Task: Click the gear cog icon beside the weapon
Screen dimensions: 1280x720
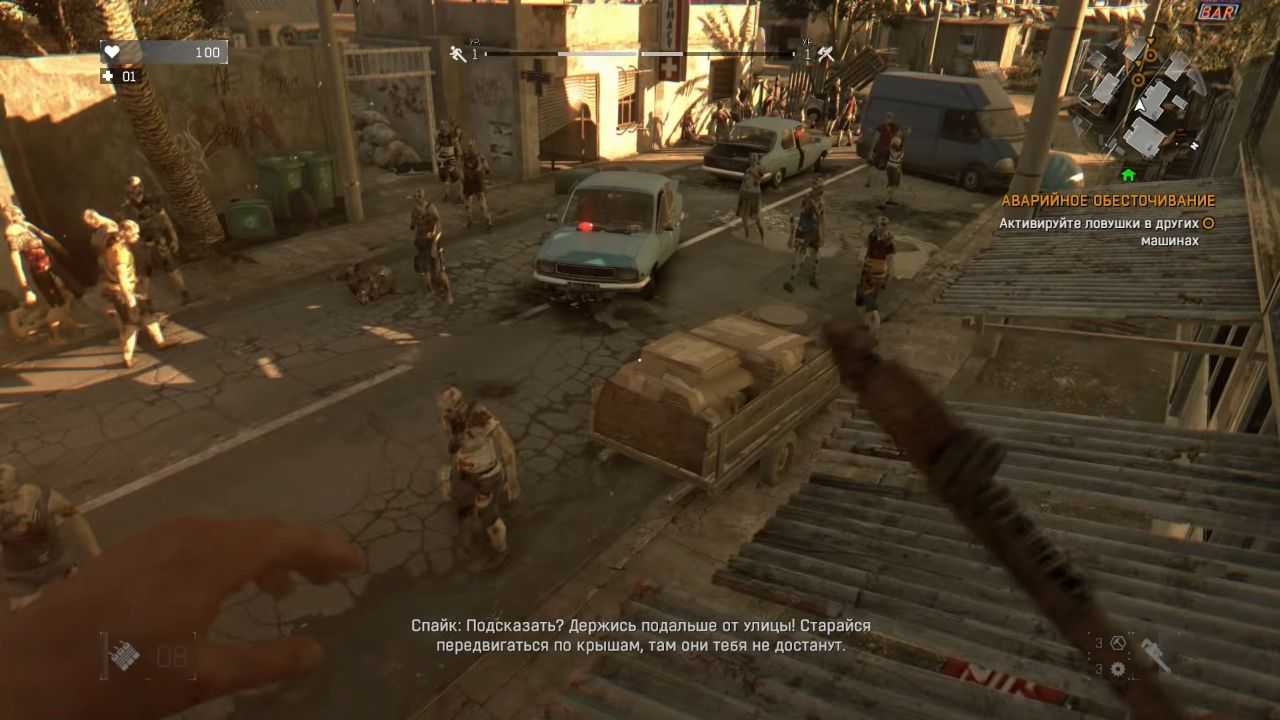Action: tap(1118, 669)
